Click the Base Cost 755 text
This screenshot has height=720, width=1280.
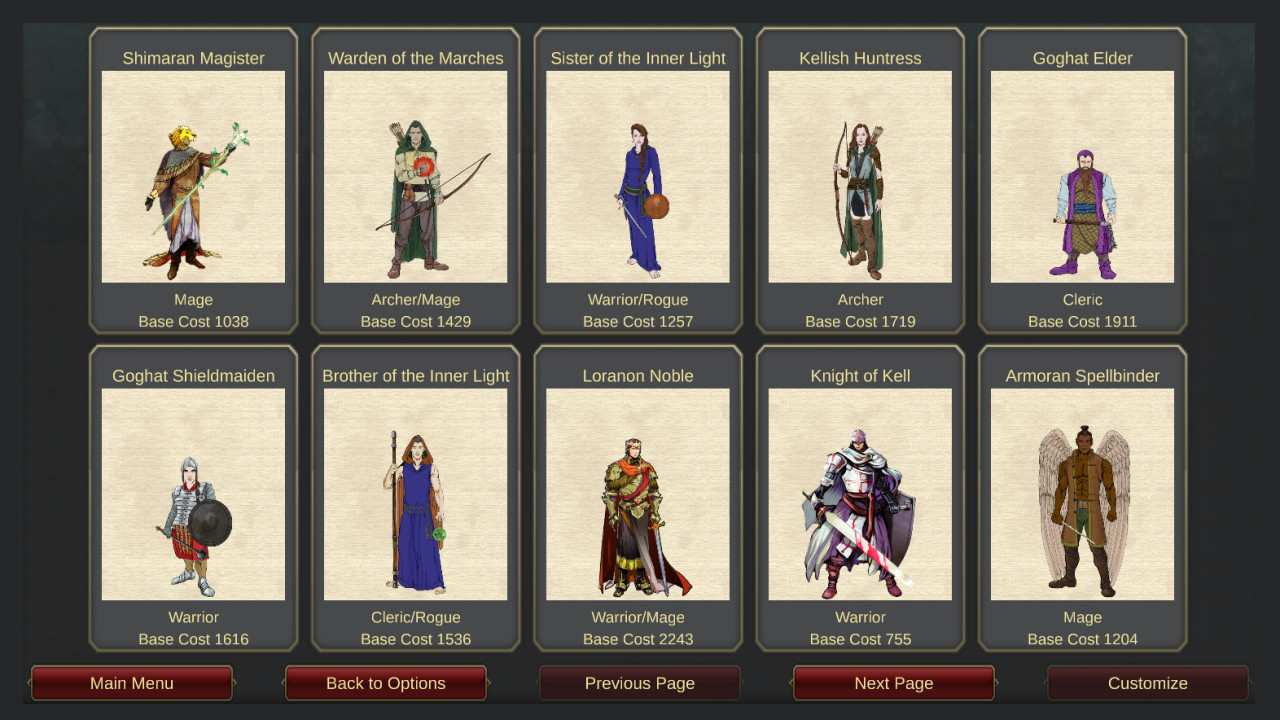click(x=859, y=639)
